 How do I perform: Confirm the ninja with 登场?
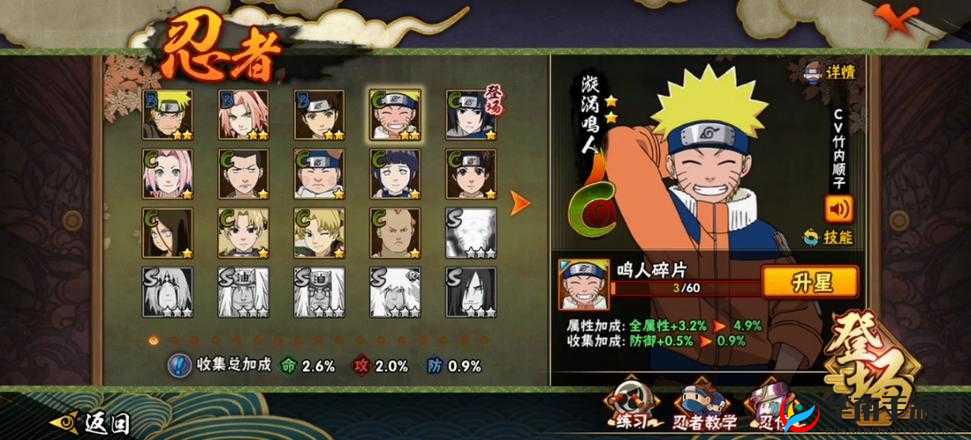point(878,370)
